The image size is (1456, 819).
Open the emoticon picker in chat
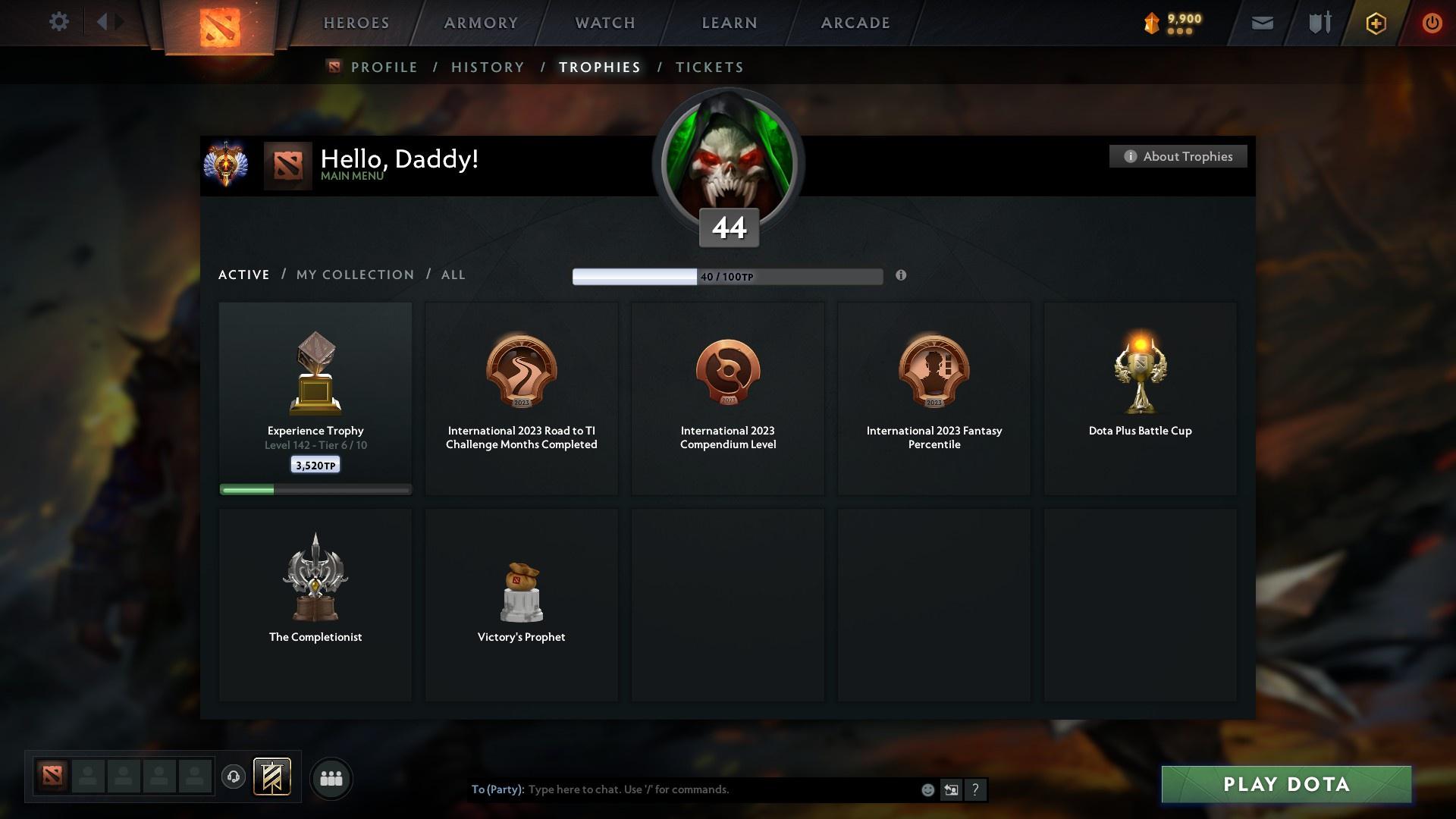(x=927, y=790)
